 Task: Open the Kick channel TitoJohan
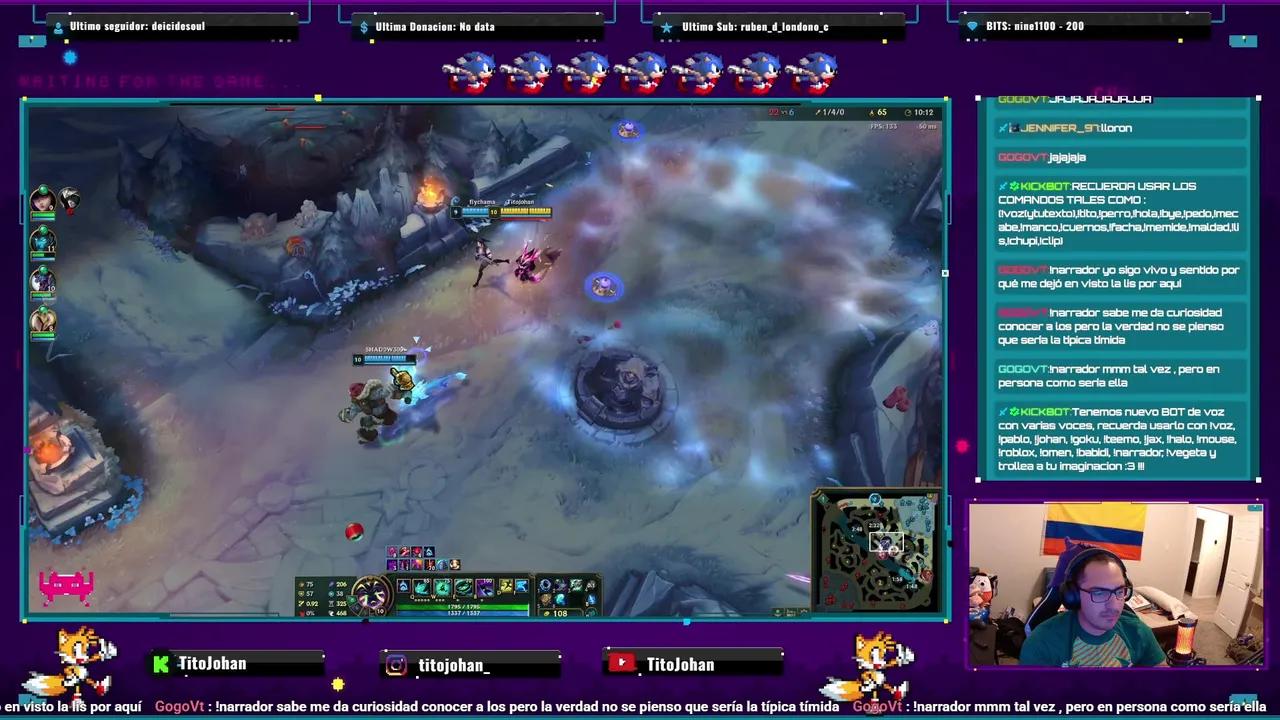point(237,664)
